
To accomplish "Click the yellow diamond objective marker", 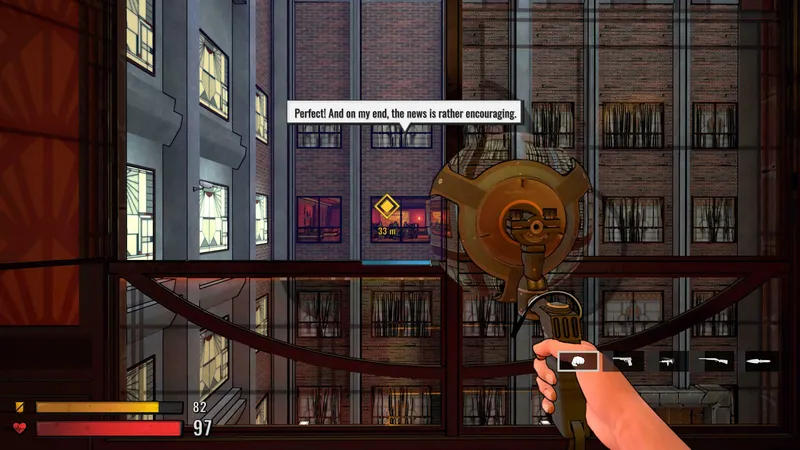I will 386,209.
